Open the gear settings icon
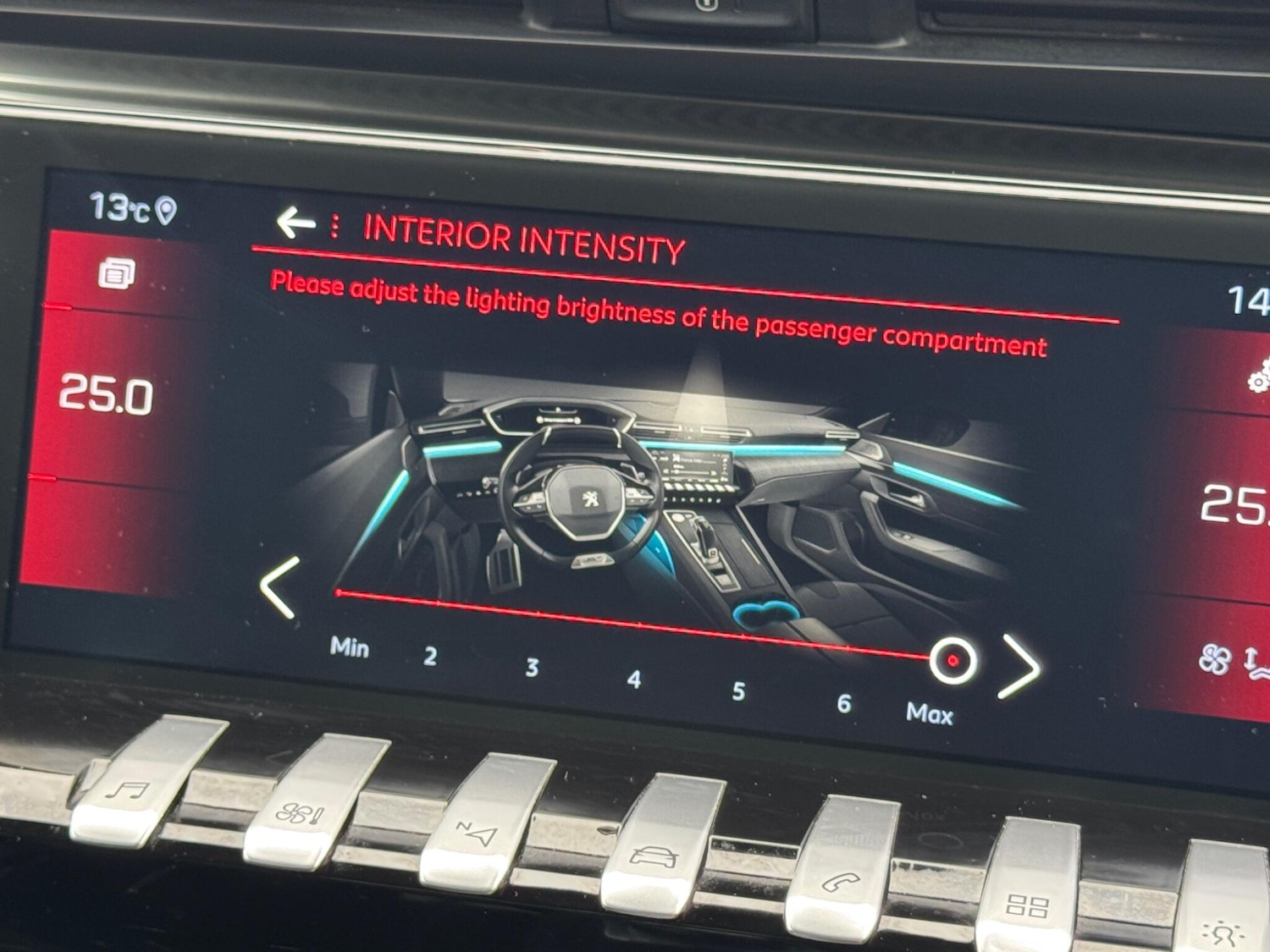This screenshot has width=1270, height=952. coord(1259,377)
